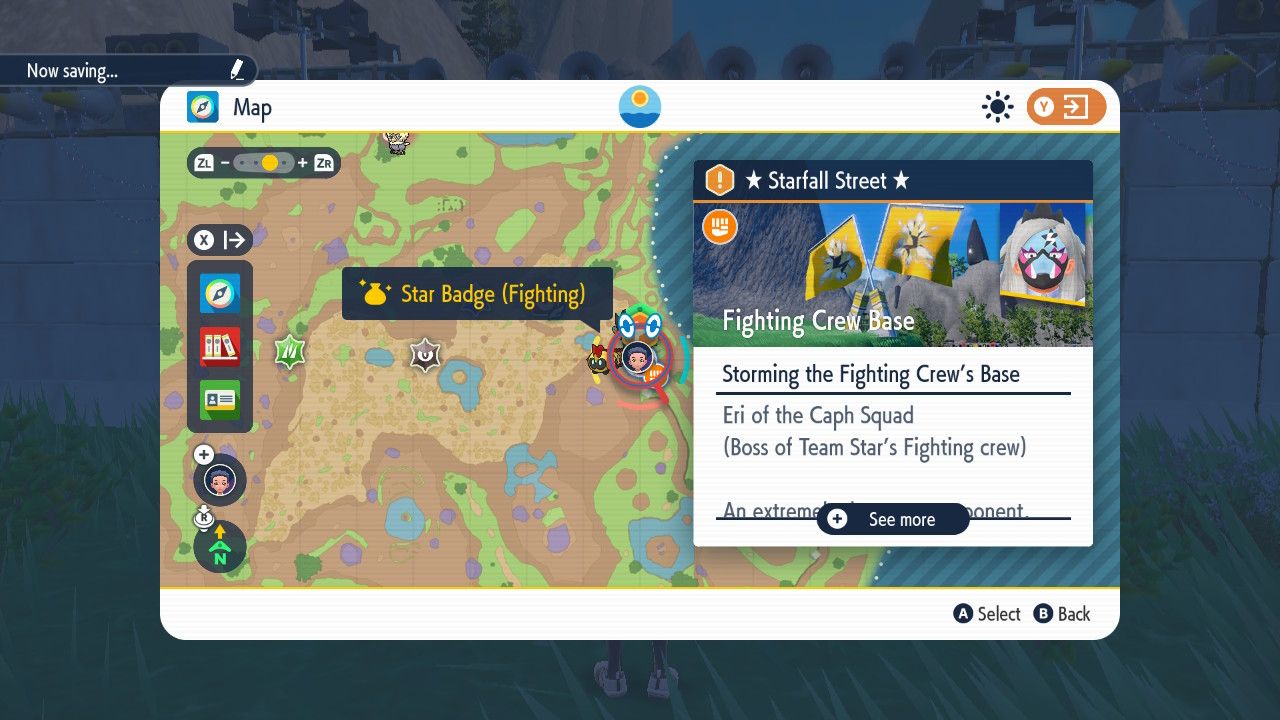Screen dimensions: 1280x720
Task: Click the player avatar circle near the minimap
Action: [218, 481]
